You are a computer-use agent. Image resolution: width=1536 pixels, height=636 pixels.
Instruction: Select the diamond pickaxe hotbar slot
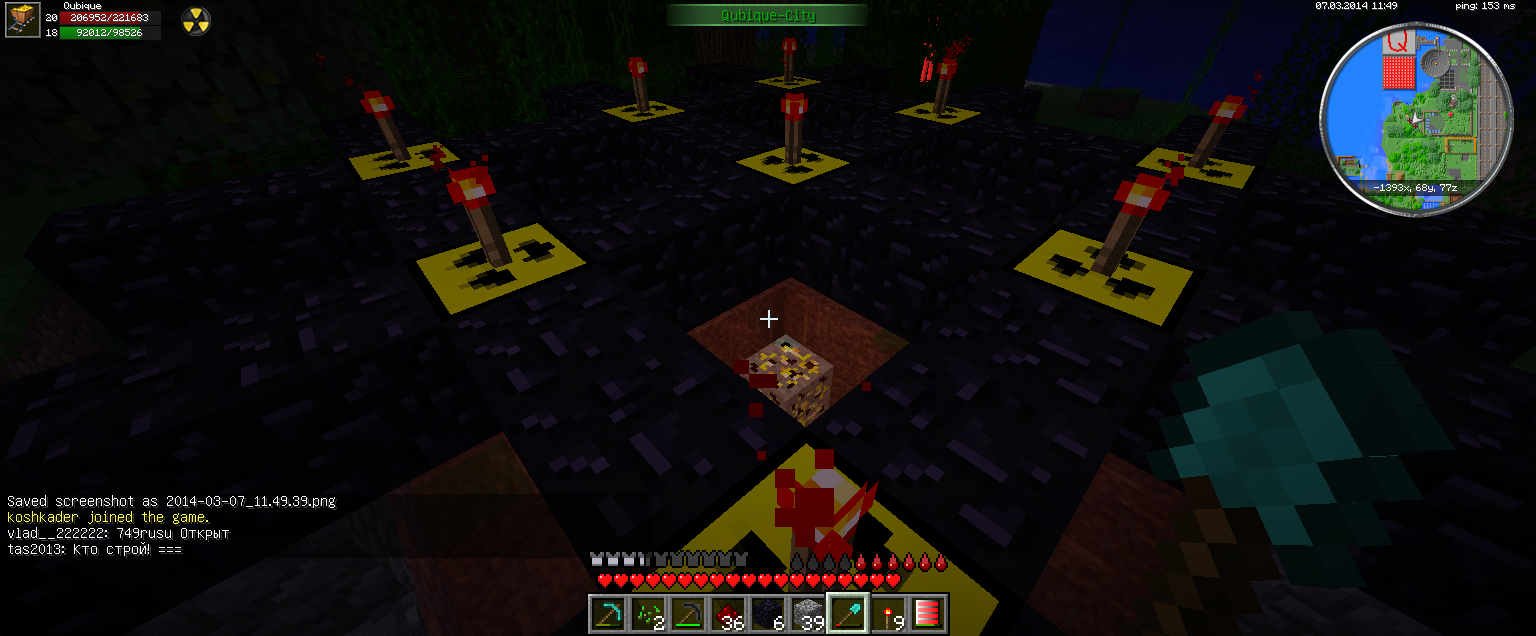pyautogui.click(x=607, y=613)
